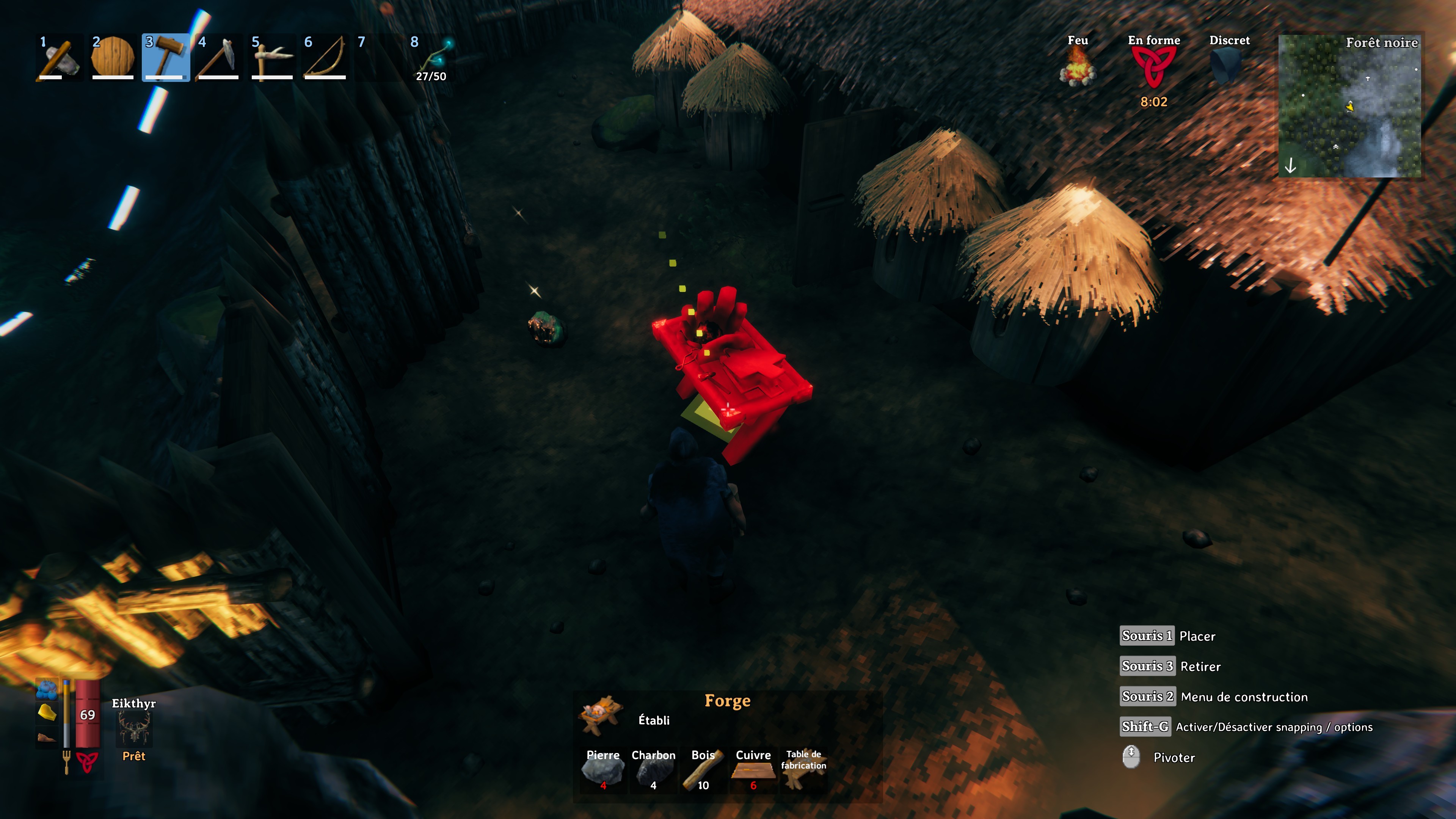Equip the stone axe in slot 1

click(59, 56)
